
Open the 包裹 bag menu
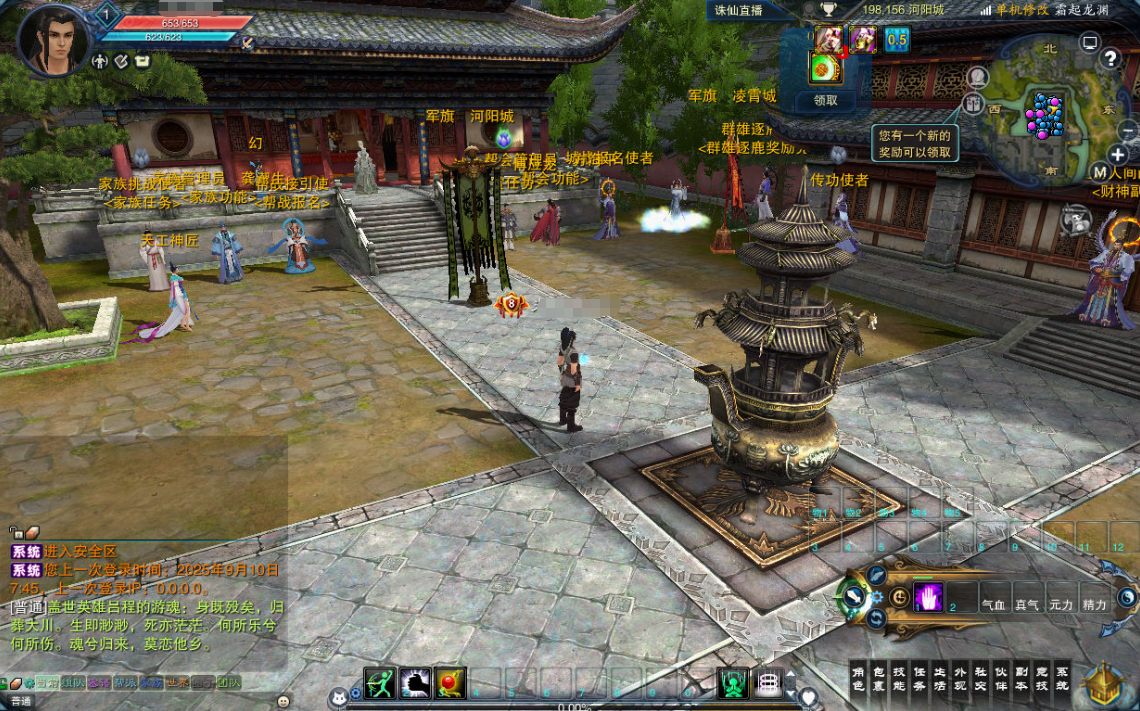879,678
